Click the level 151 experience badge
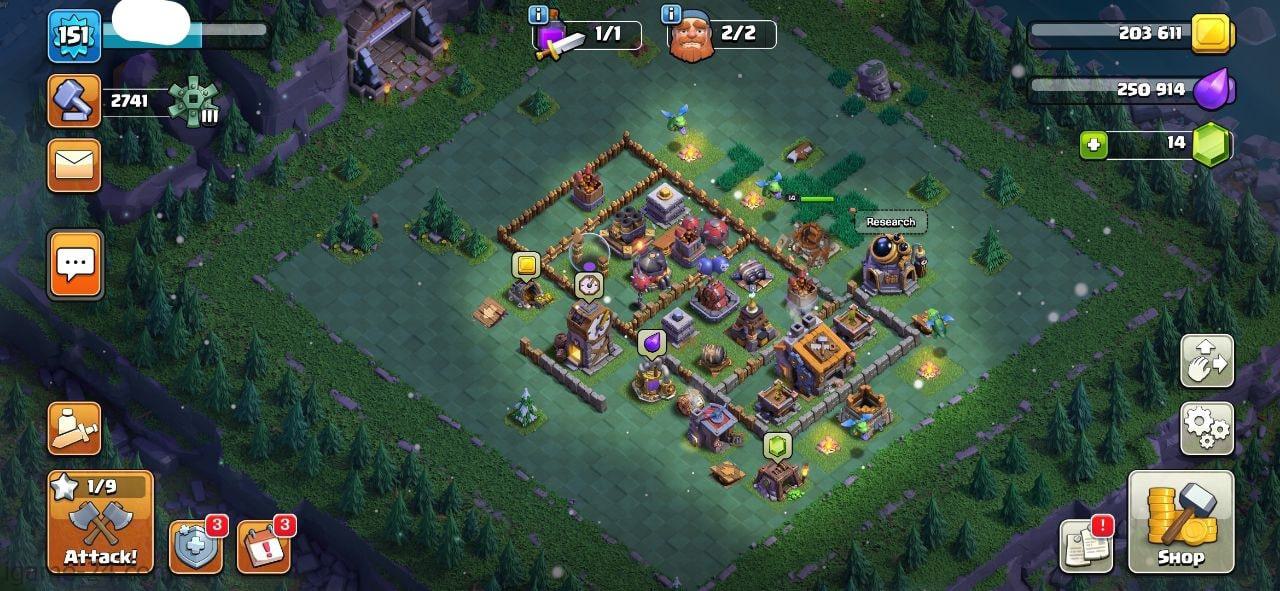This screenshot has height=591, width=1280. (74, 35)
